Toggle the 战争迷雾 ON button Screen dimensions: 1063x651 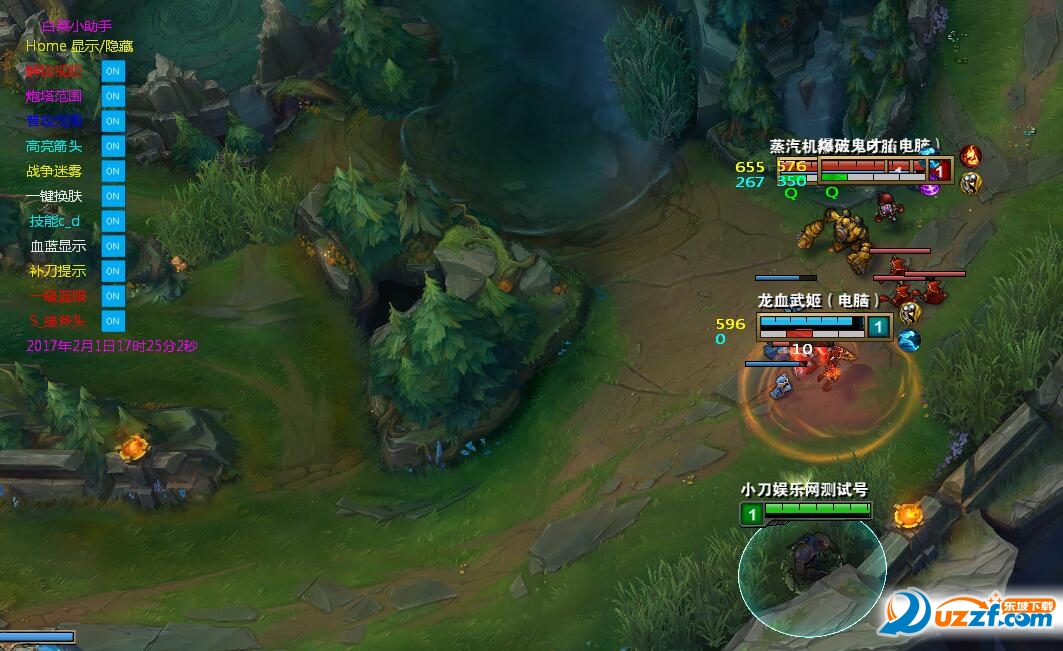pyautogui.click(x=113, y=172)
